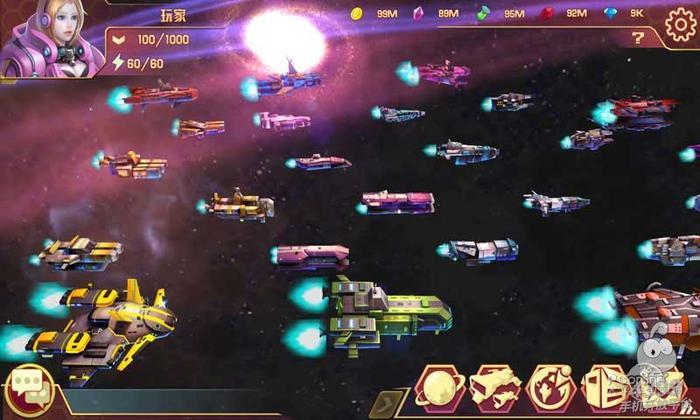Tap the red gem resource icon
Image resolution: width=700 pixels, height=420 pixels.
pyautogui.click(x=546, y=13)
